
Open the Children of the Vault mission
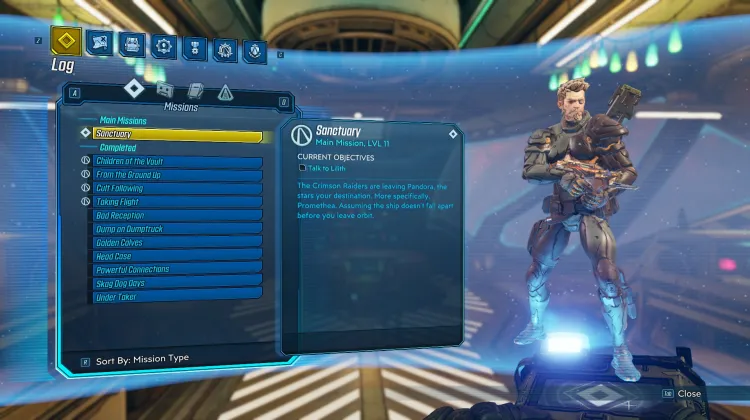click(x=176, y=162)
